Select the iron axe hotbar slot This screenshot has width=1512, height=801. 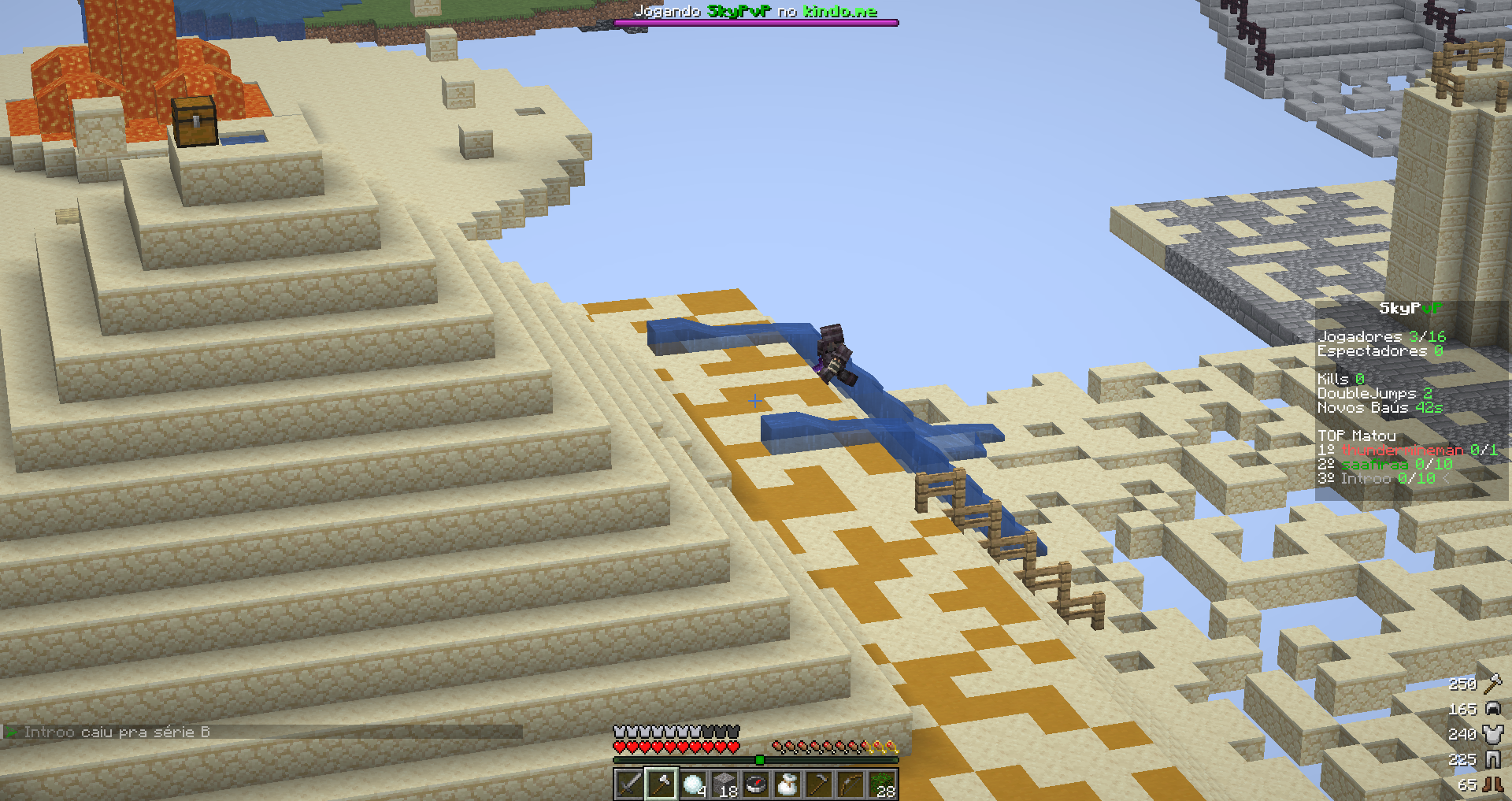661,784
